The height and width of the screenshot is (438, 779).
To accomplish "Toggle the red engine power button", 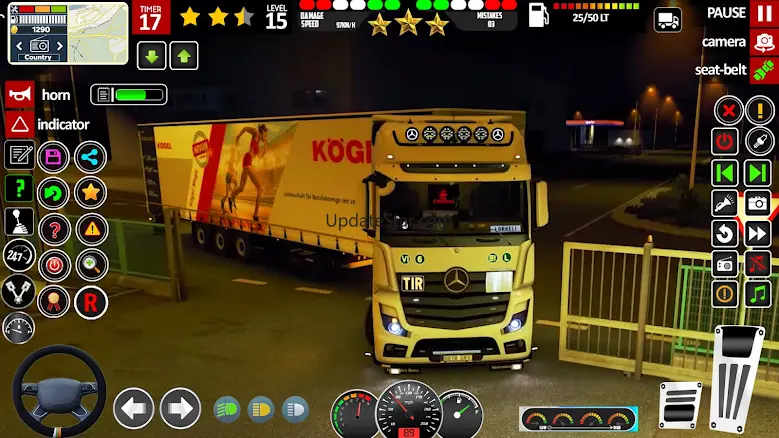I will tap(725, 142).
